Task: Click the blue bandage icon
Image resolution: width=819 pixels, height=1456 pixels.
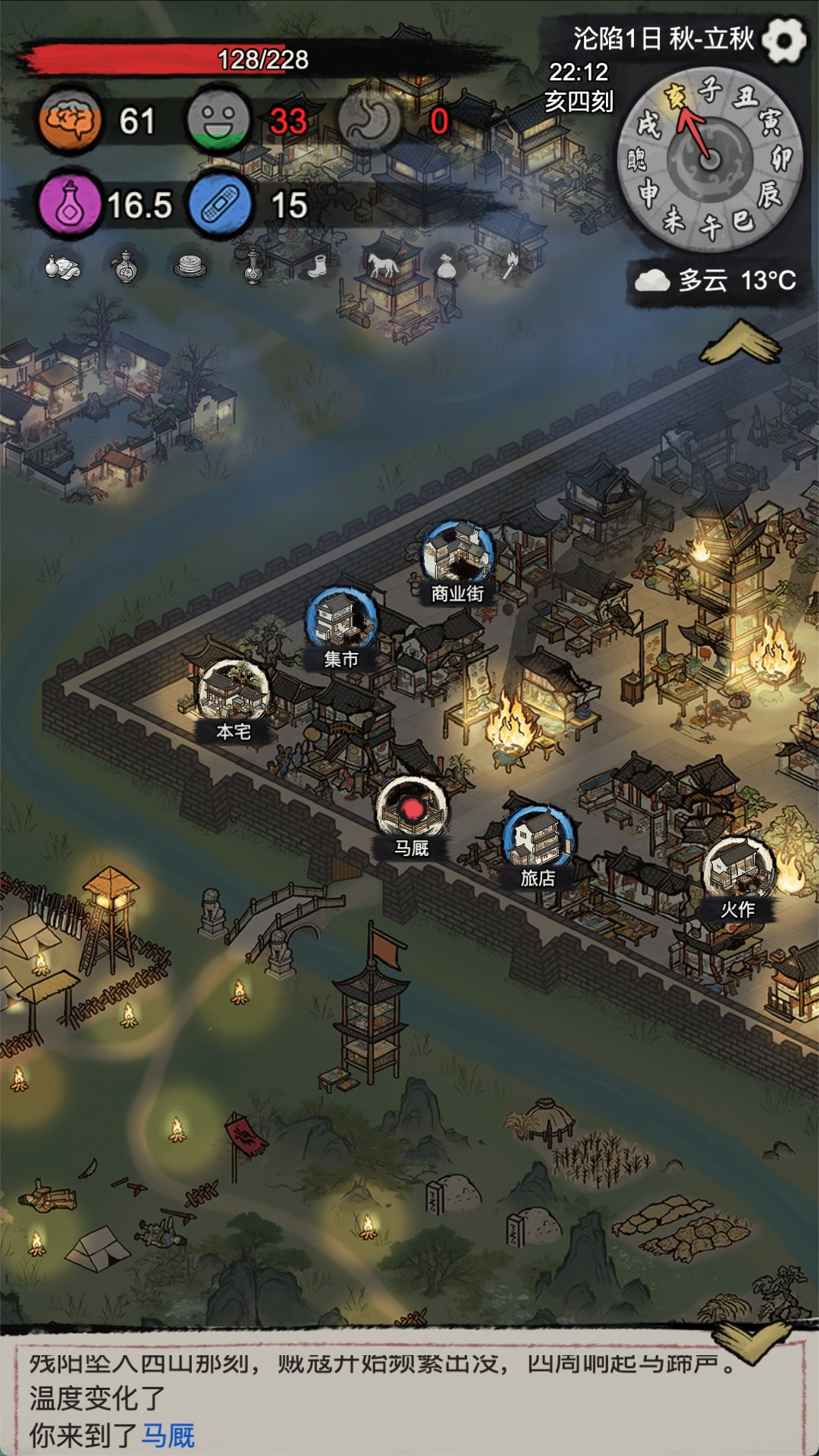Action: [220, 205]
